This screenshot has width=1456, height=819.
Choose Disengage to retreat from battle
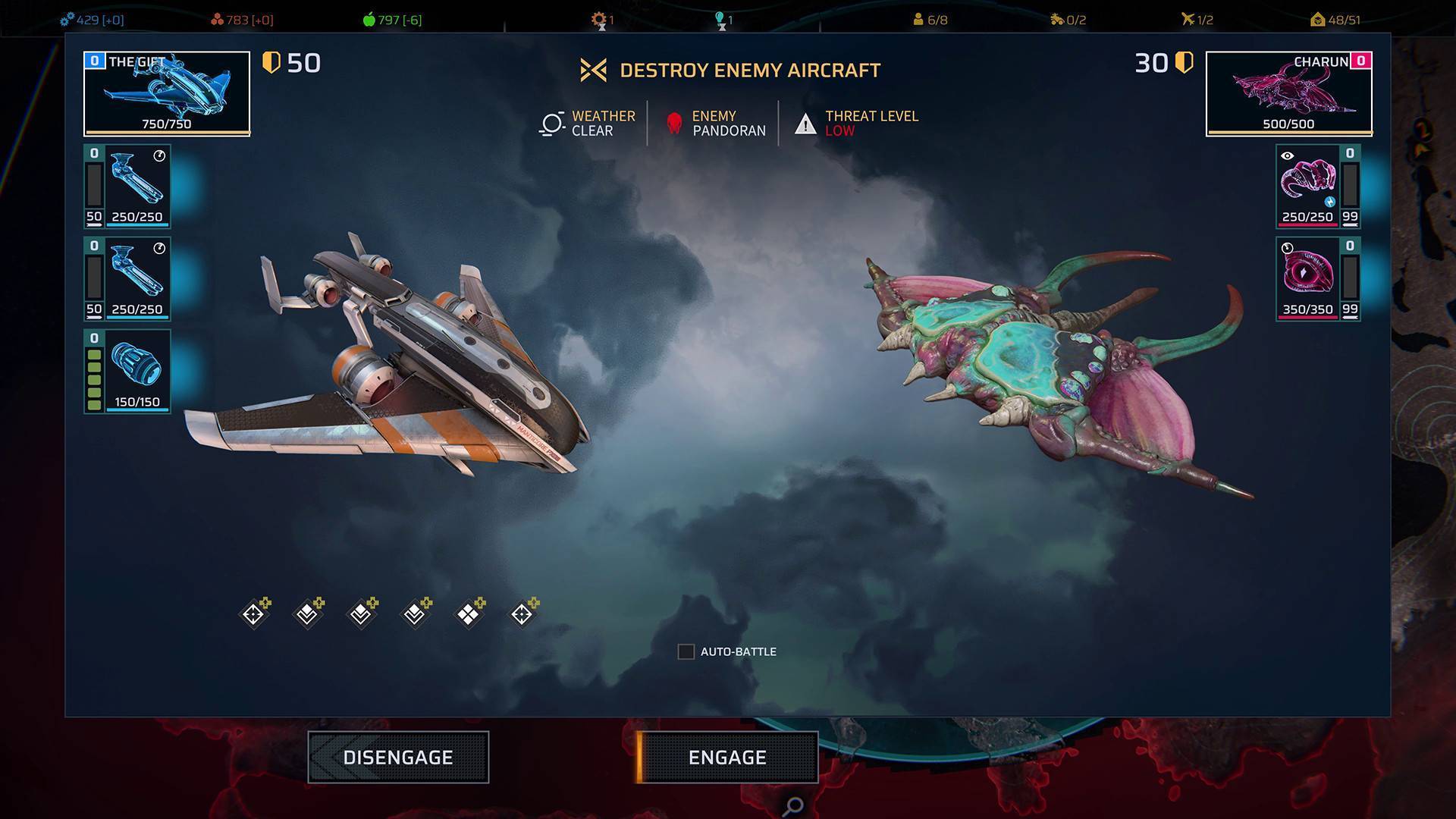pos(398,757)
